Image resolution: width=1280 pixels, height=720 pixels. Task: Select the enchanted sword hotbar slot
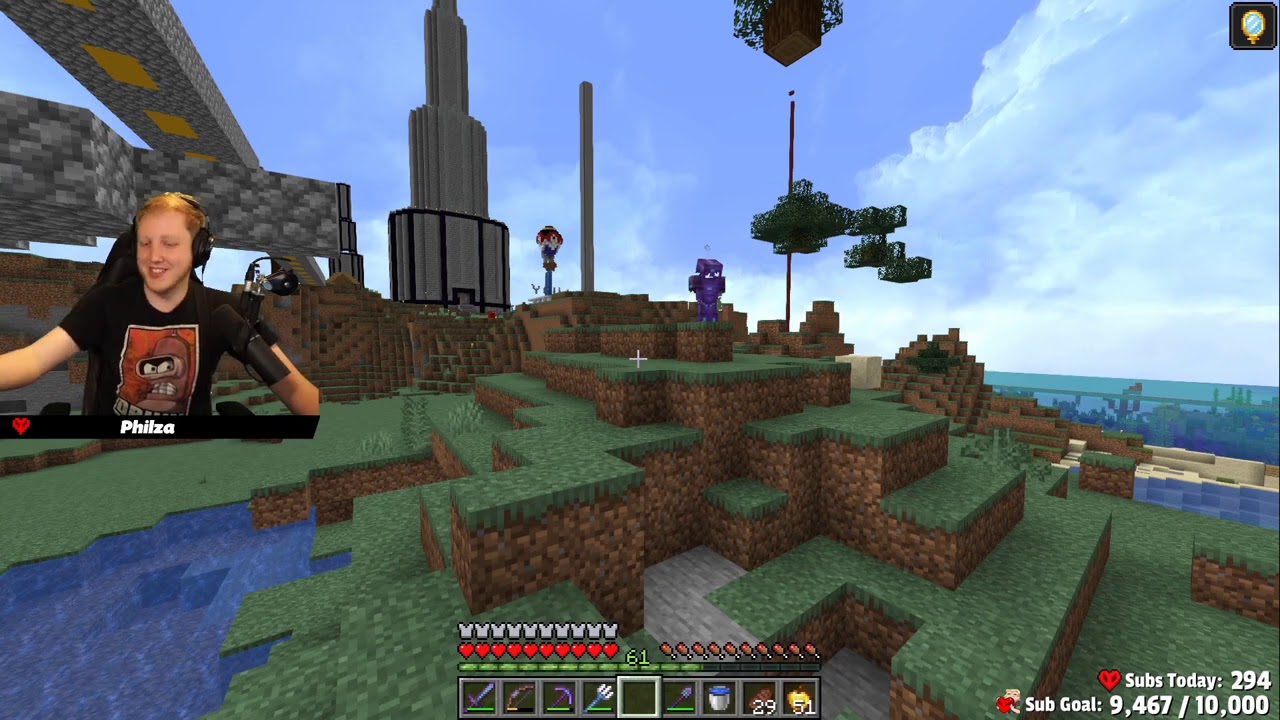pos(479,697)
